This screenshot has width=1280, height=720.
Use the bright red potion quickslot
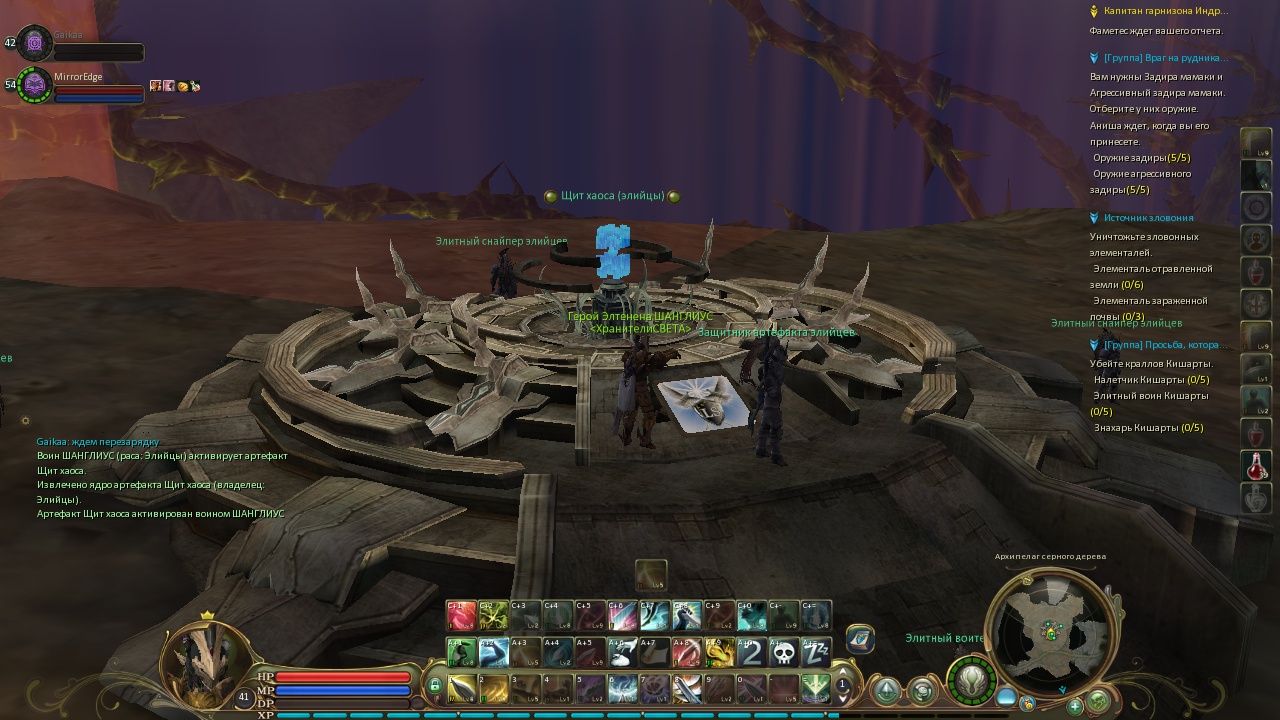[1256, 465]
